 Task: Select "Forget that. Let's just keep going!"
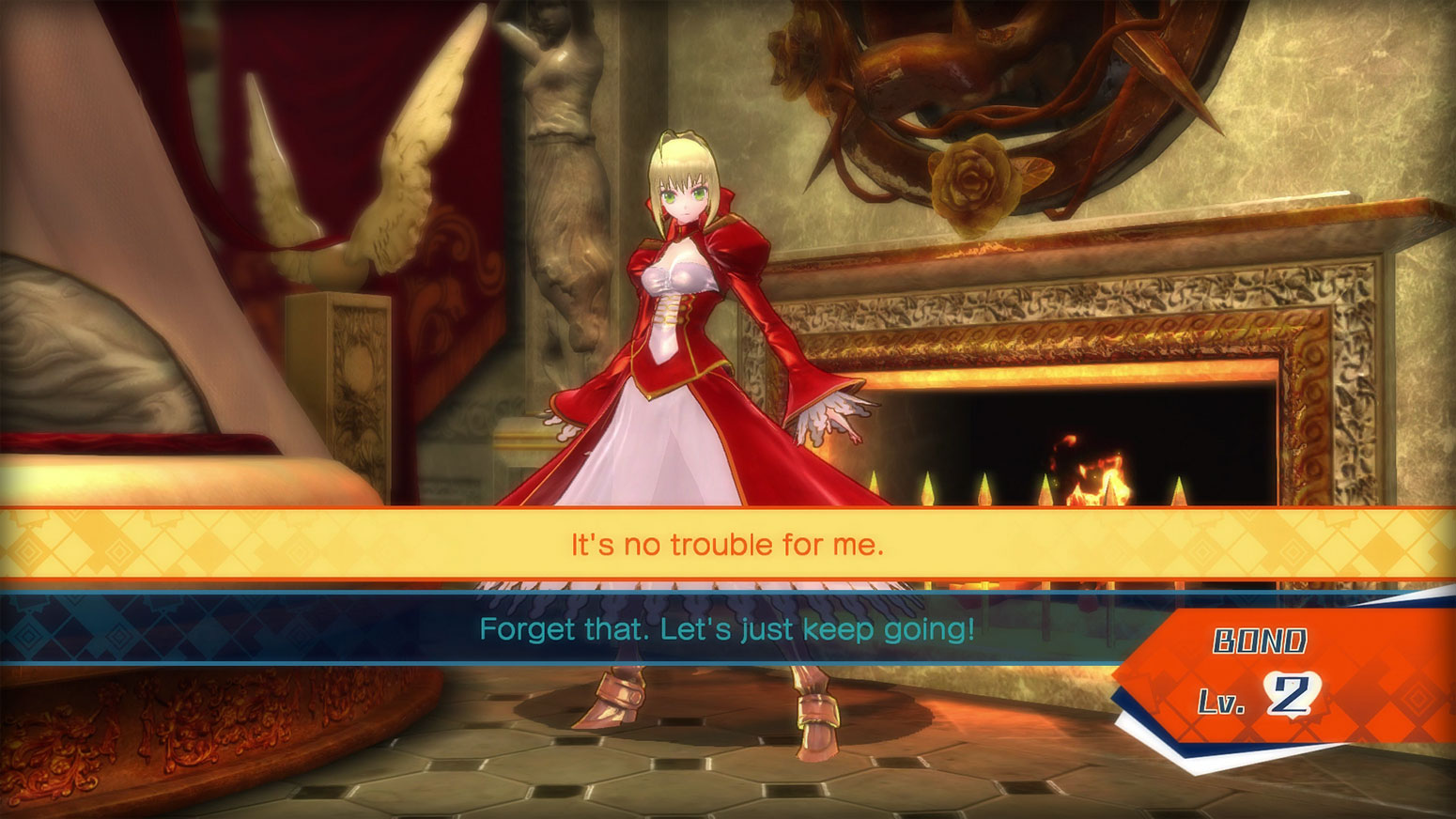pos(727,628)
